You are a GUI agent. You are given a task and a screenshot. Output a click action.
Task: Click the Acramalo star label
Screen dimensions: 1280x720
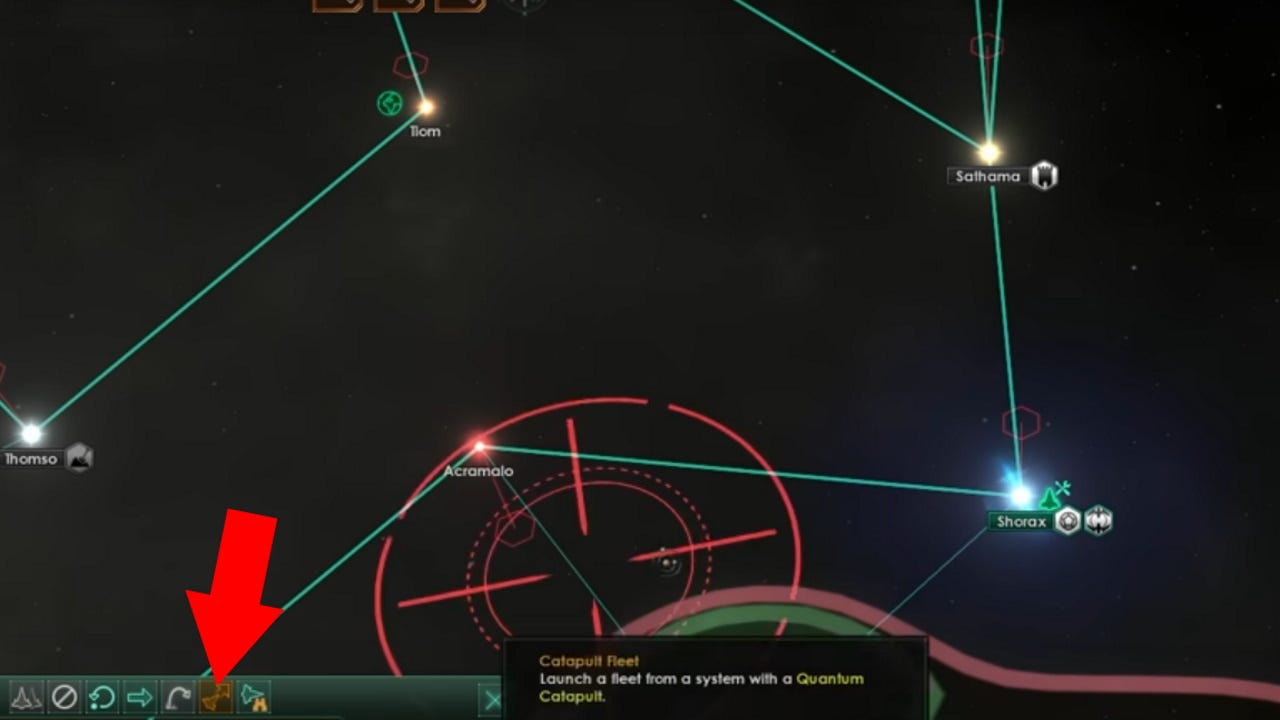479,470
